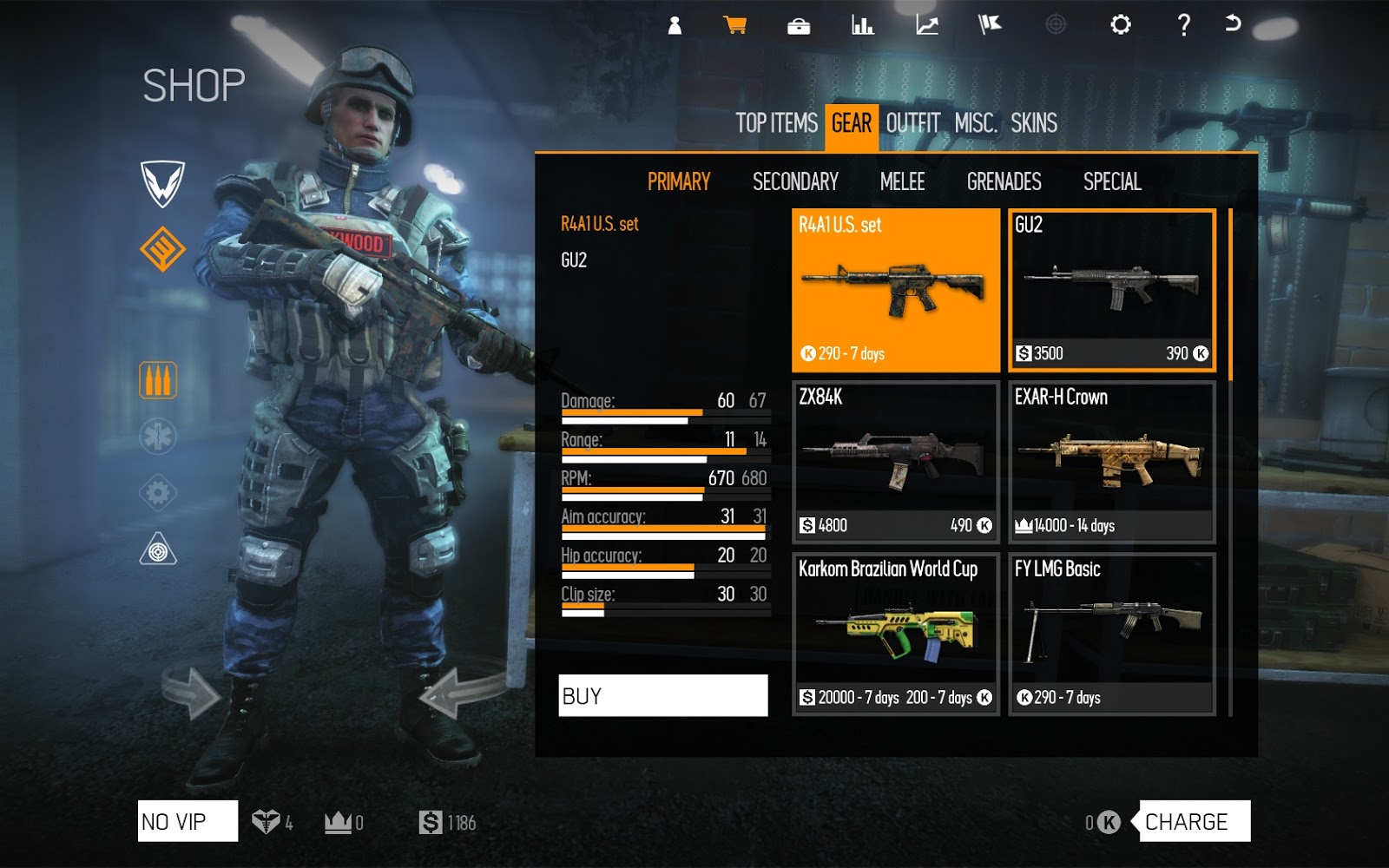Open the player profile icon
The image size is (1389, 868).
pos(674,26)
